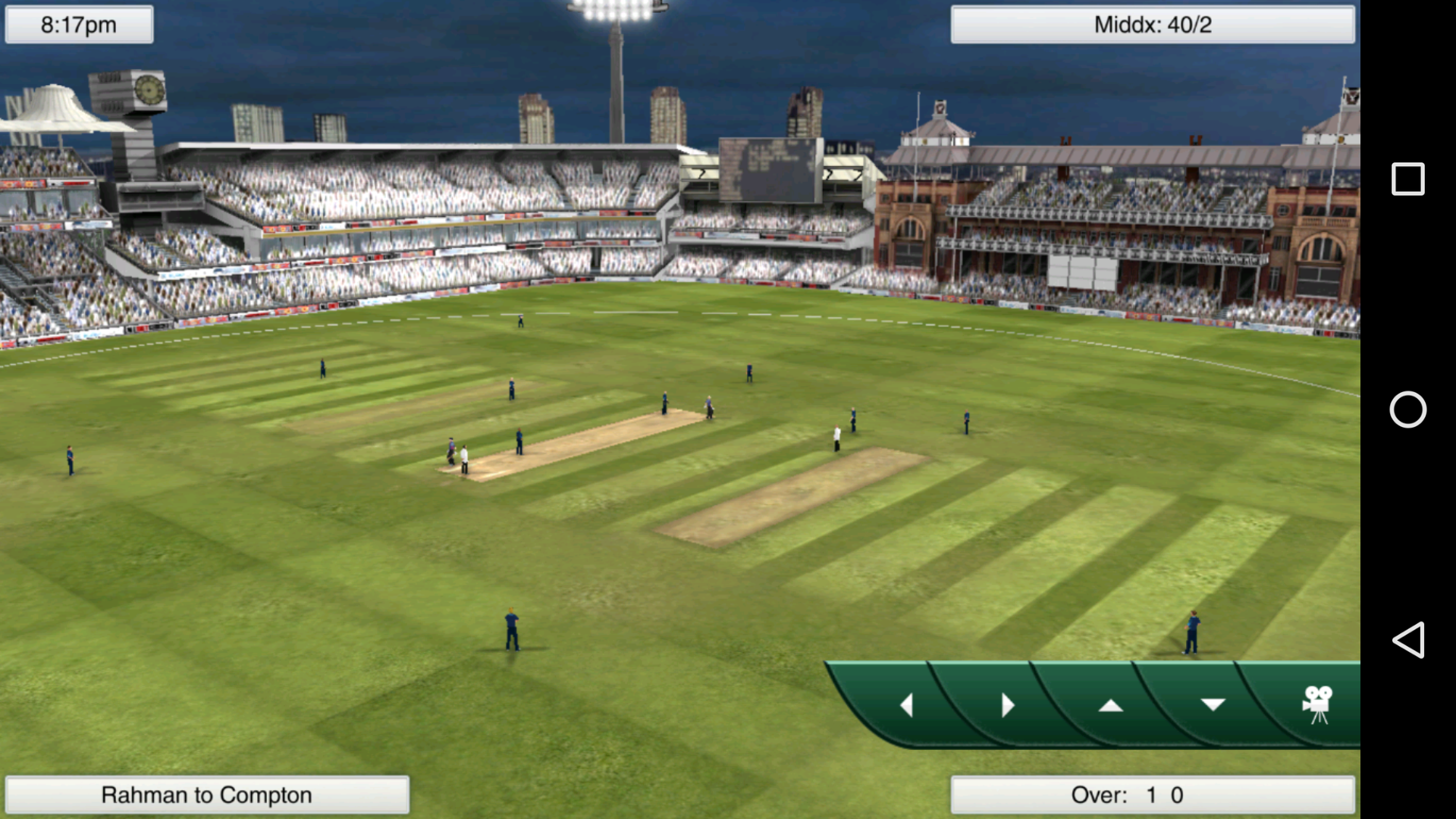Image resolution: width=1456 pixels, height=819 pixels.
Task: Tilt the camera up with the up arrow
Action: (1112, 705)
